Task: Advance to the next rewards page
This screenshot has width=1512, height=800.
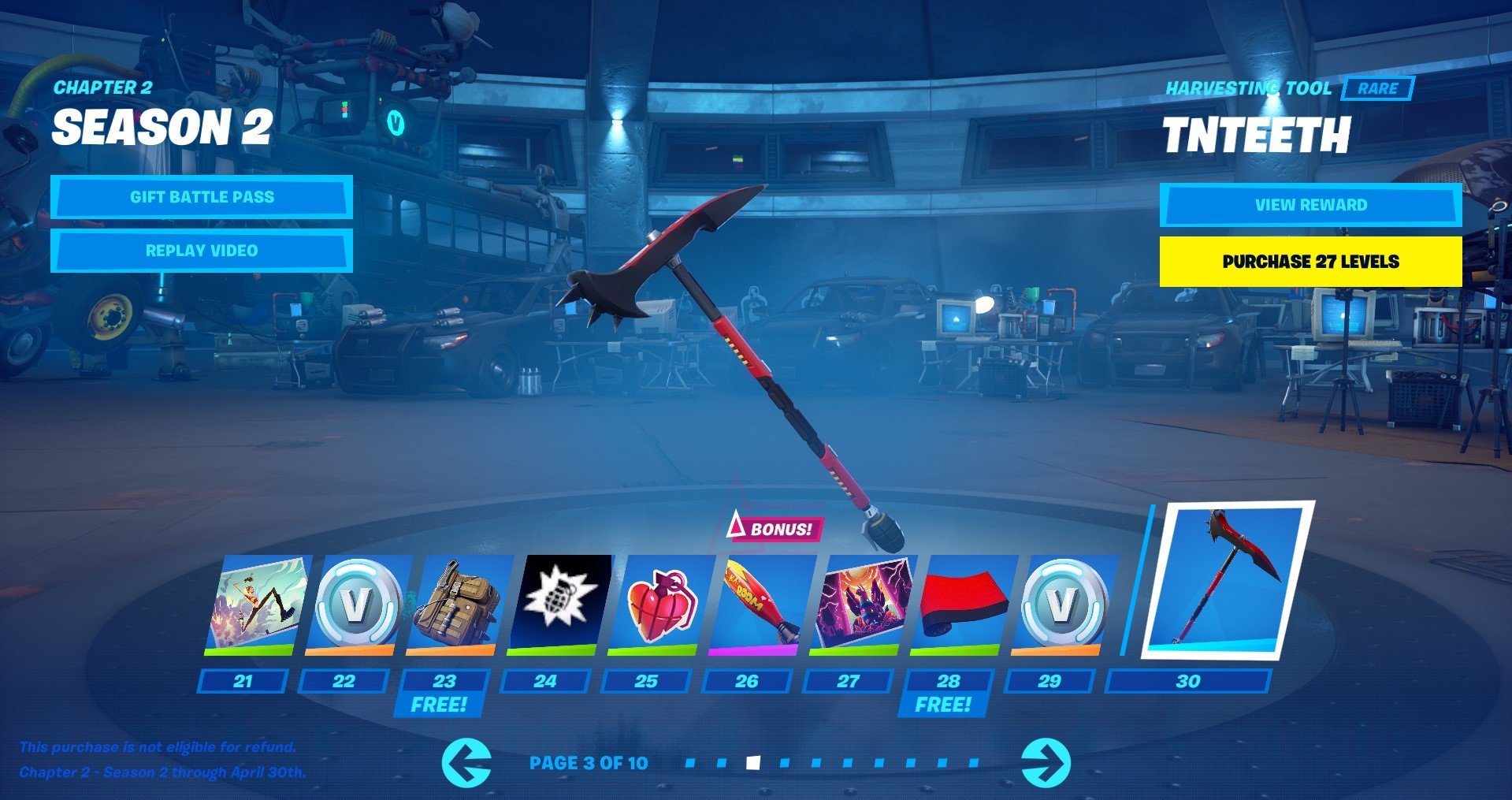Action: 1046,762
